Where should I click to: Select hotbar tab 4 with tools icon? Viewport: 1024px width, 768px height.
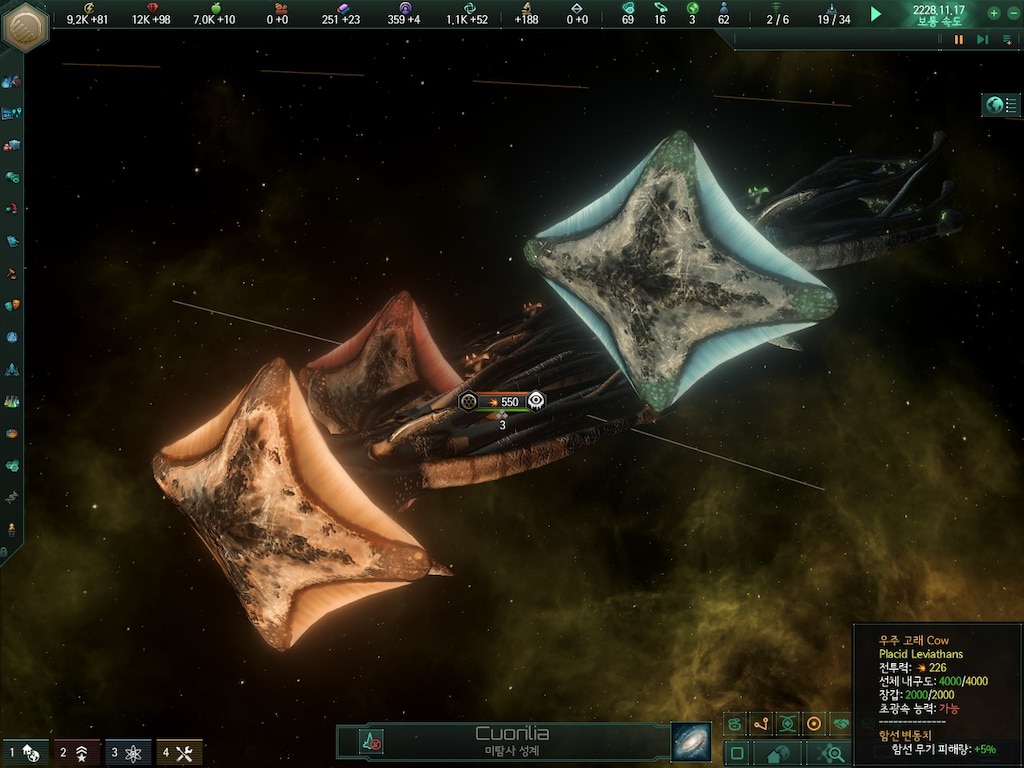click(x=179, y=752)
